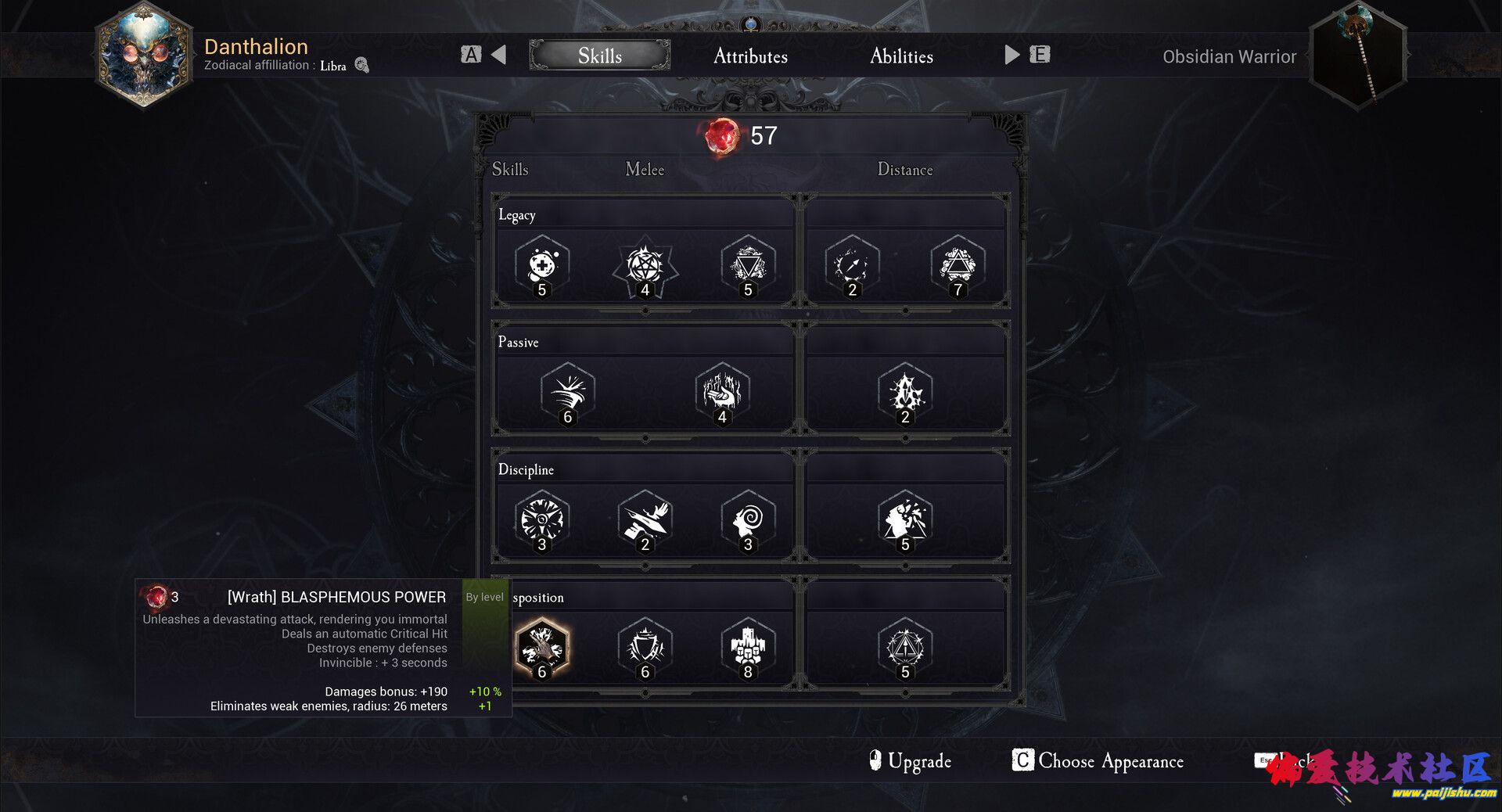Choose the crowned shield skill icon
Image resolution: width=1502 pixels, height=812 pixels.
[645, 646]
